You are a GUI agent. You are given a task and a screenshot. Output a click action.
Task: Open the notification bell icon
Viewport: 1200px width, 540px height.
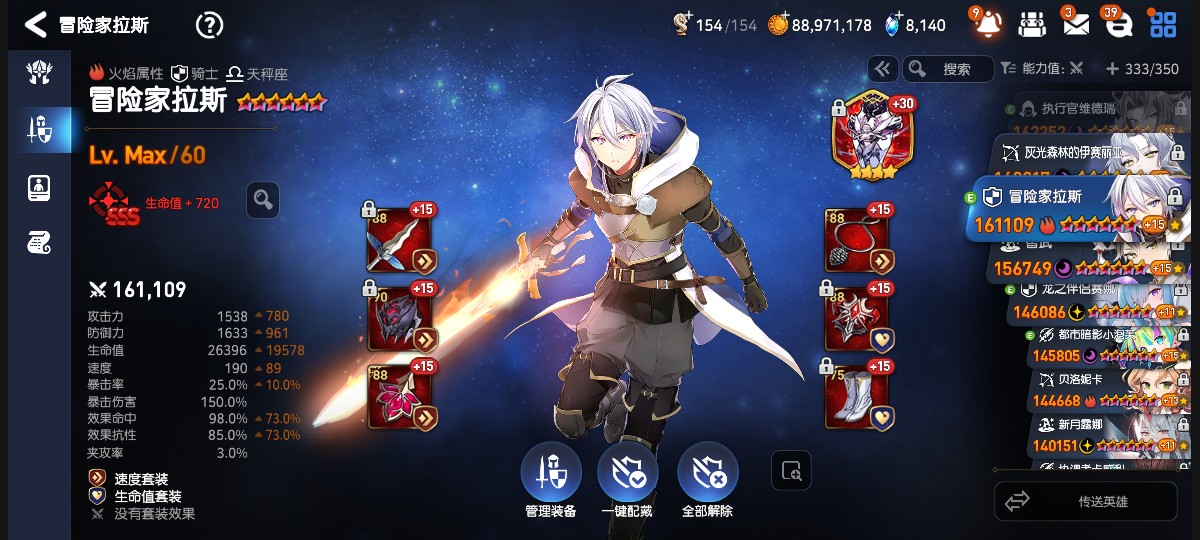(x=988, y=24)
